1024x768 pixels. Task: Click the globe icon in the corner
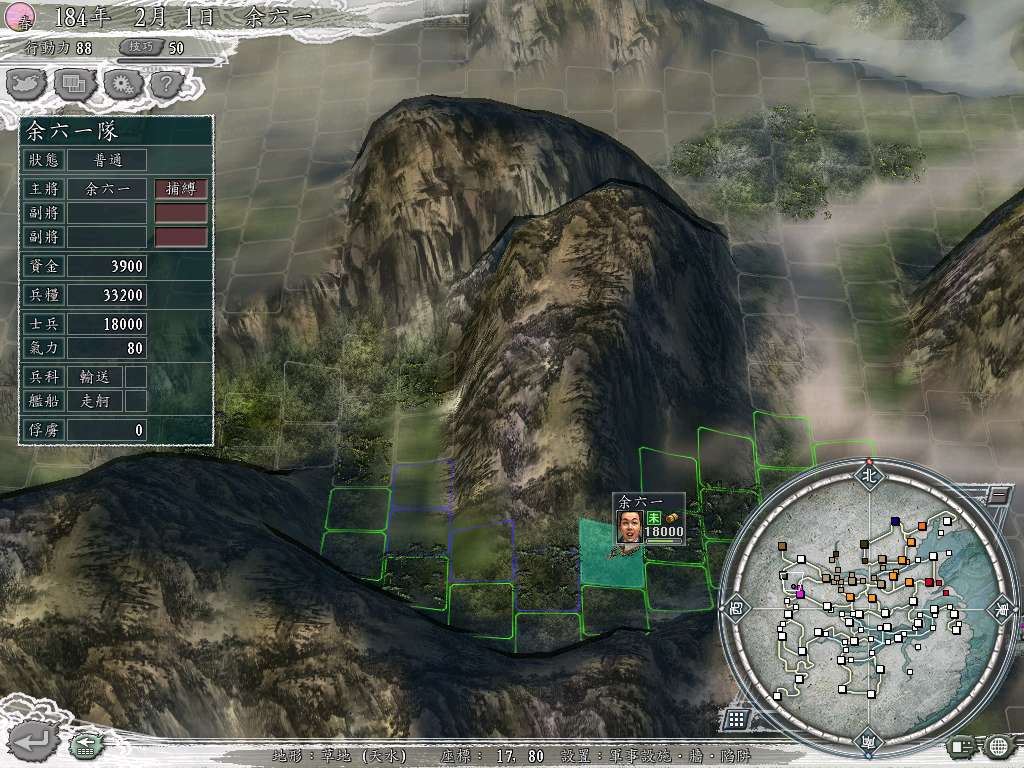click(997, 746)
